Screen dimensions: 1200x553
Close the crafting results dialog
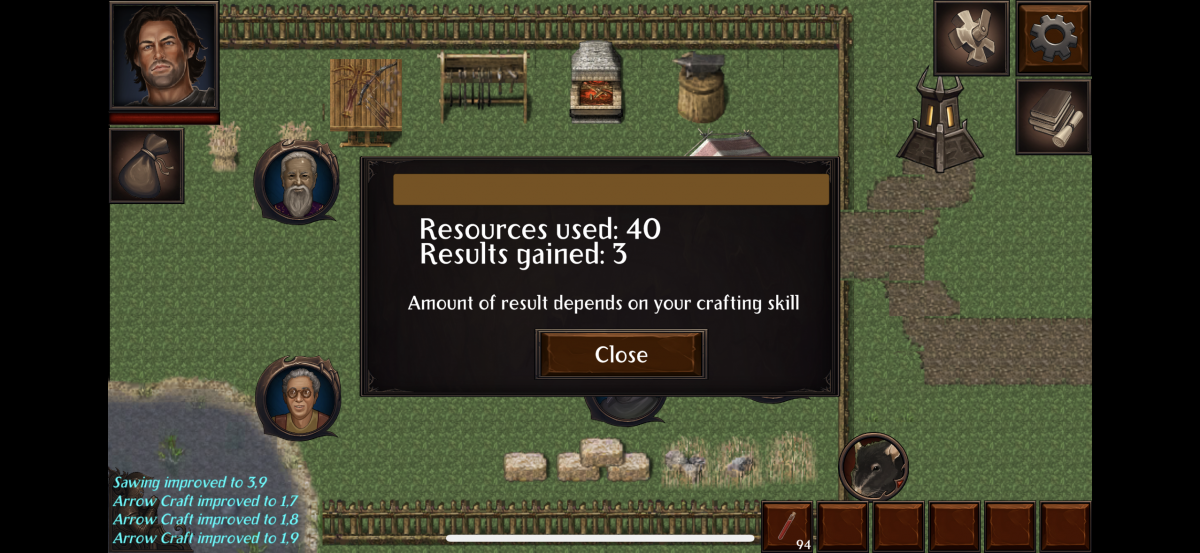(621, 354)
